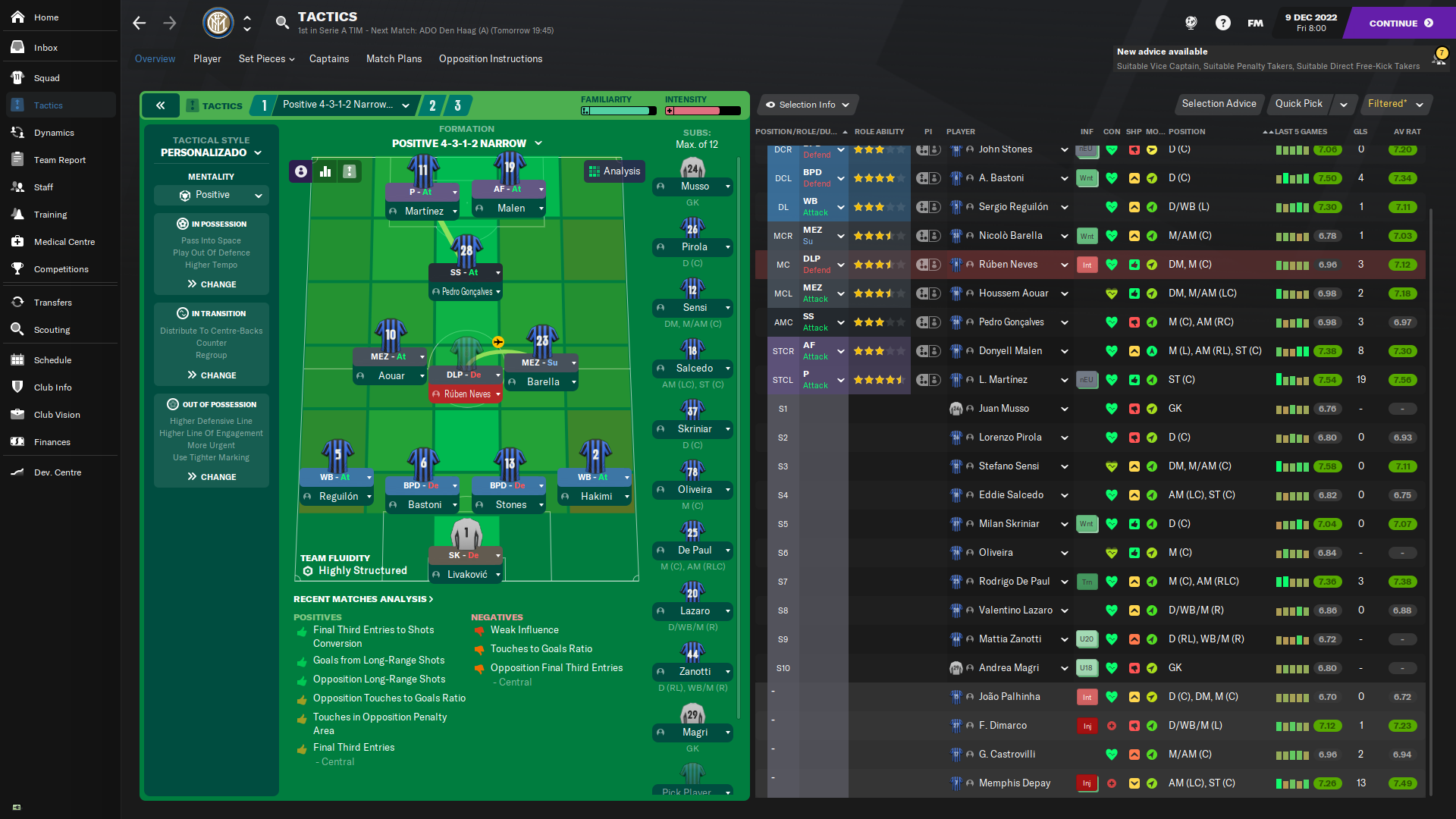Image resolution: width=1456 pixels, height=819 pixels.
Task: Open the pitch Analysis view
Action: (x=614, y=171)
